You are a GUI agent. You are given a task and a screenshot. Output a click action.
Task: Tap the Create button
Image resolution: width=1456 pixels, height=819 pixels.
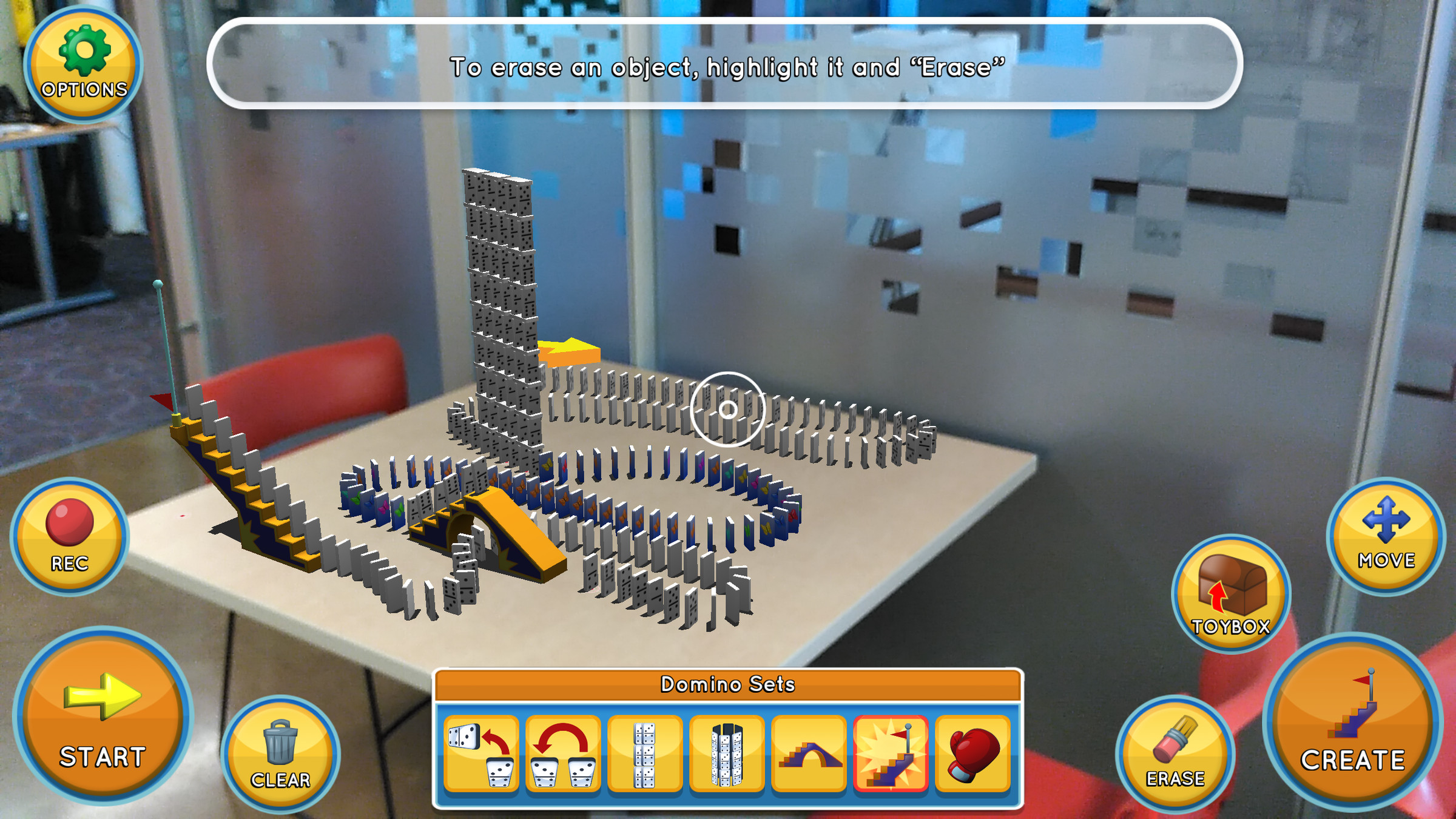click(1352, 722)
